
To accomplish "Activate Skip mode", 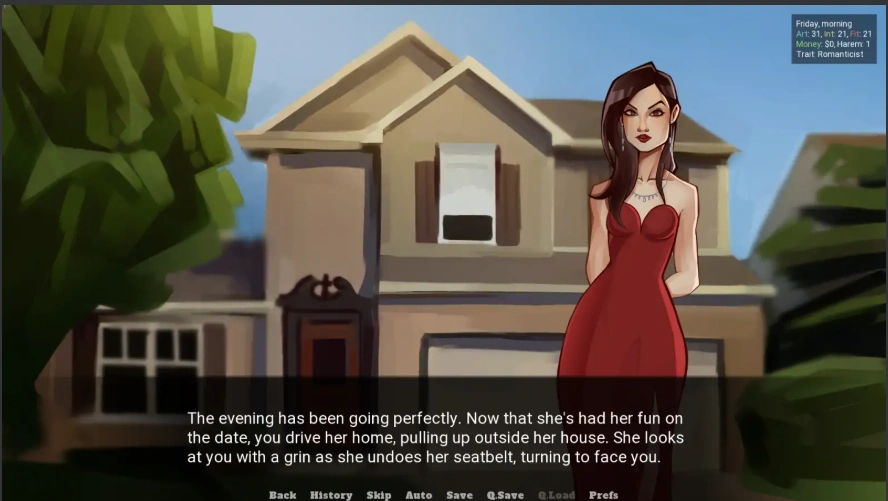I will pos(379,495).
